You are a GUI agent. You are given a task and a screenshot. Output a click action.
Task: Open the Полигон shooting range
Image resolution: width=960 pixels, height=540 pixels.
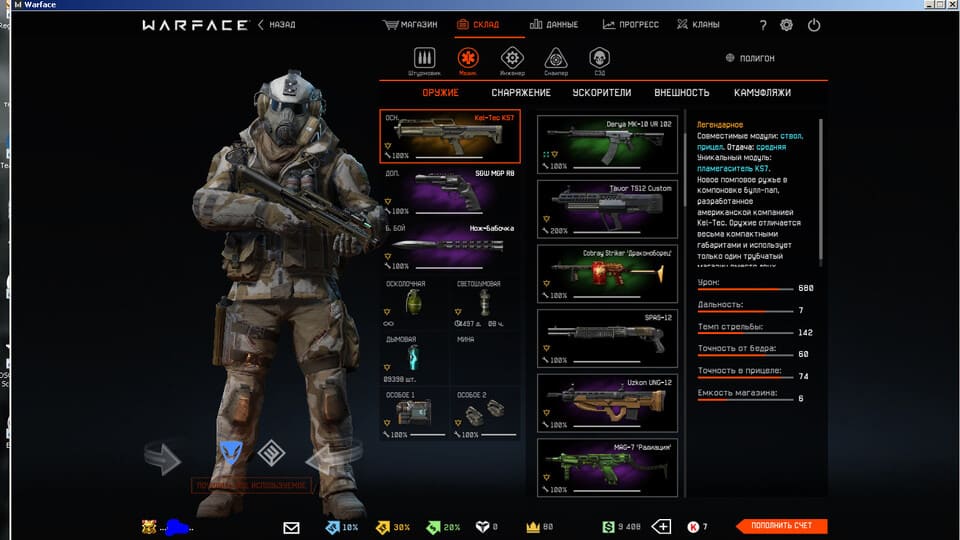click(750, 59)
